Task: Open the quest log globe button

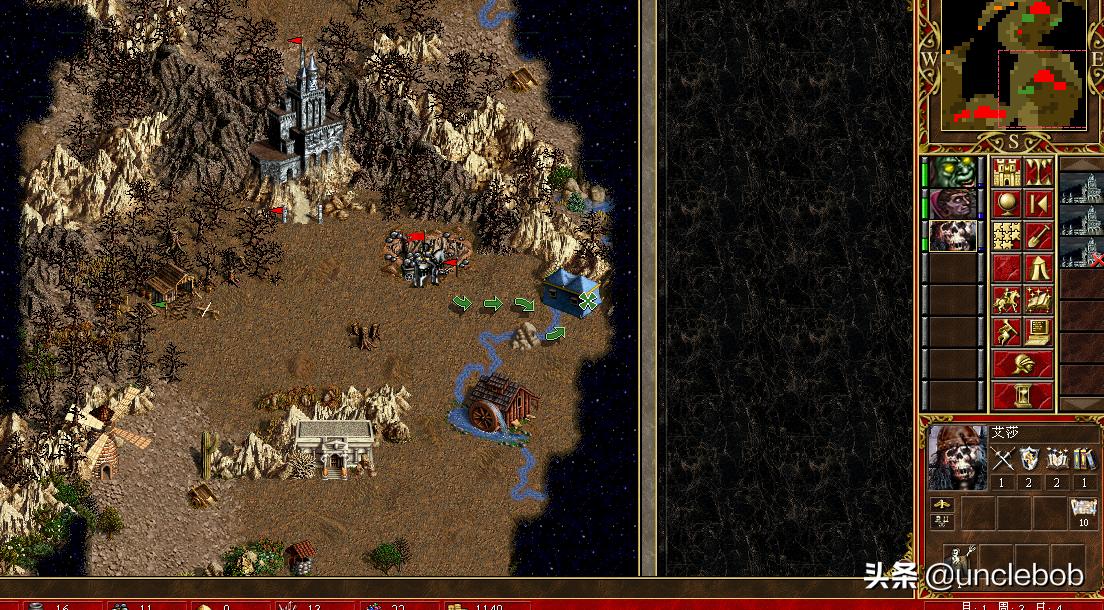Action: (1008, 204)
